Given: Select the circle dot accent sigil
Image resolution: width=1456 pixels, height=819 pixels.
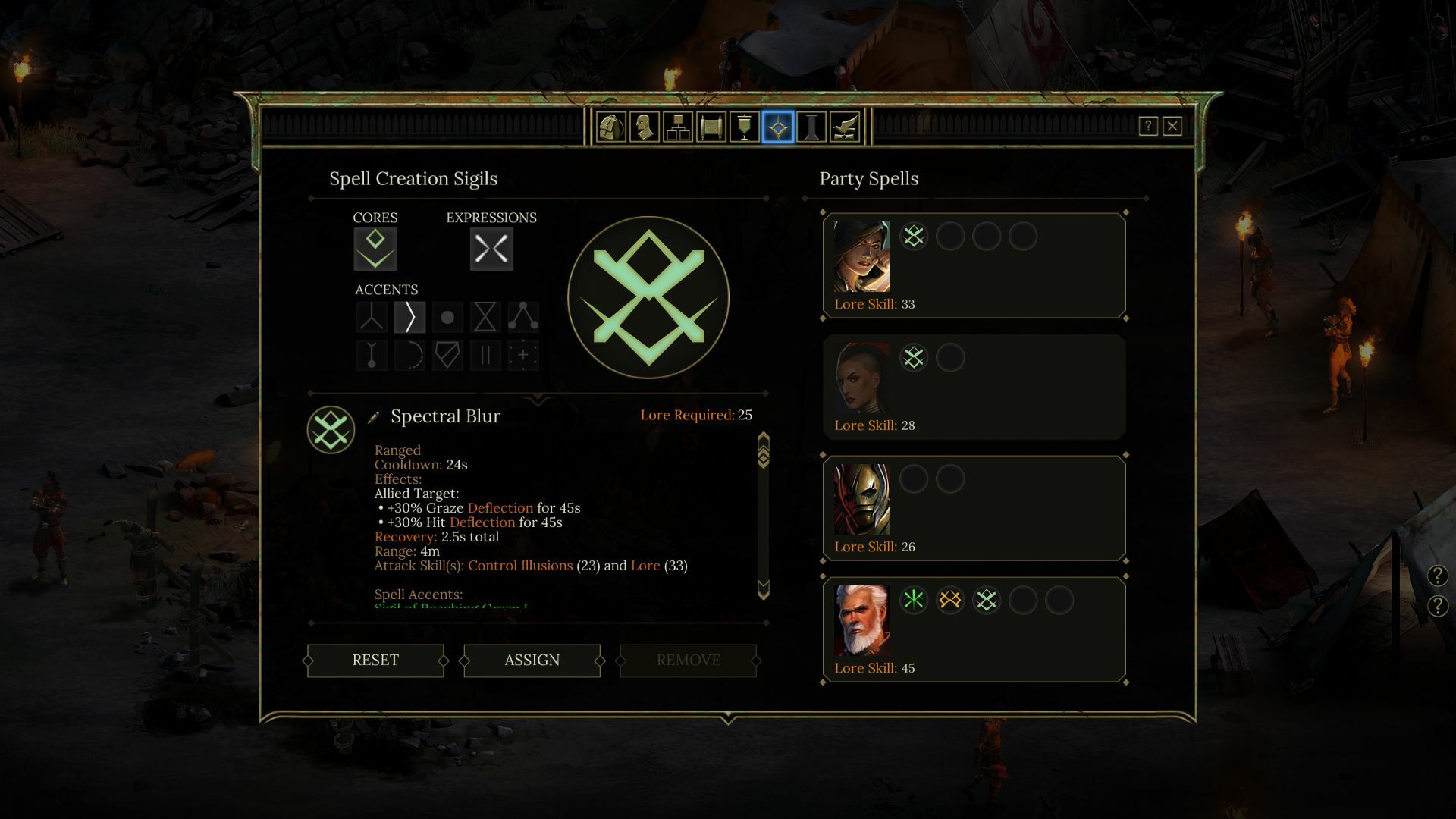Looking at the screenshot, I should [x=447, y=316].
